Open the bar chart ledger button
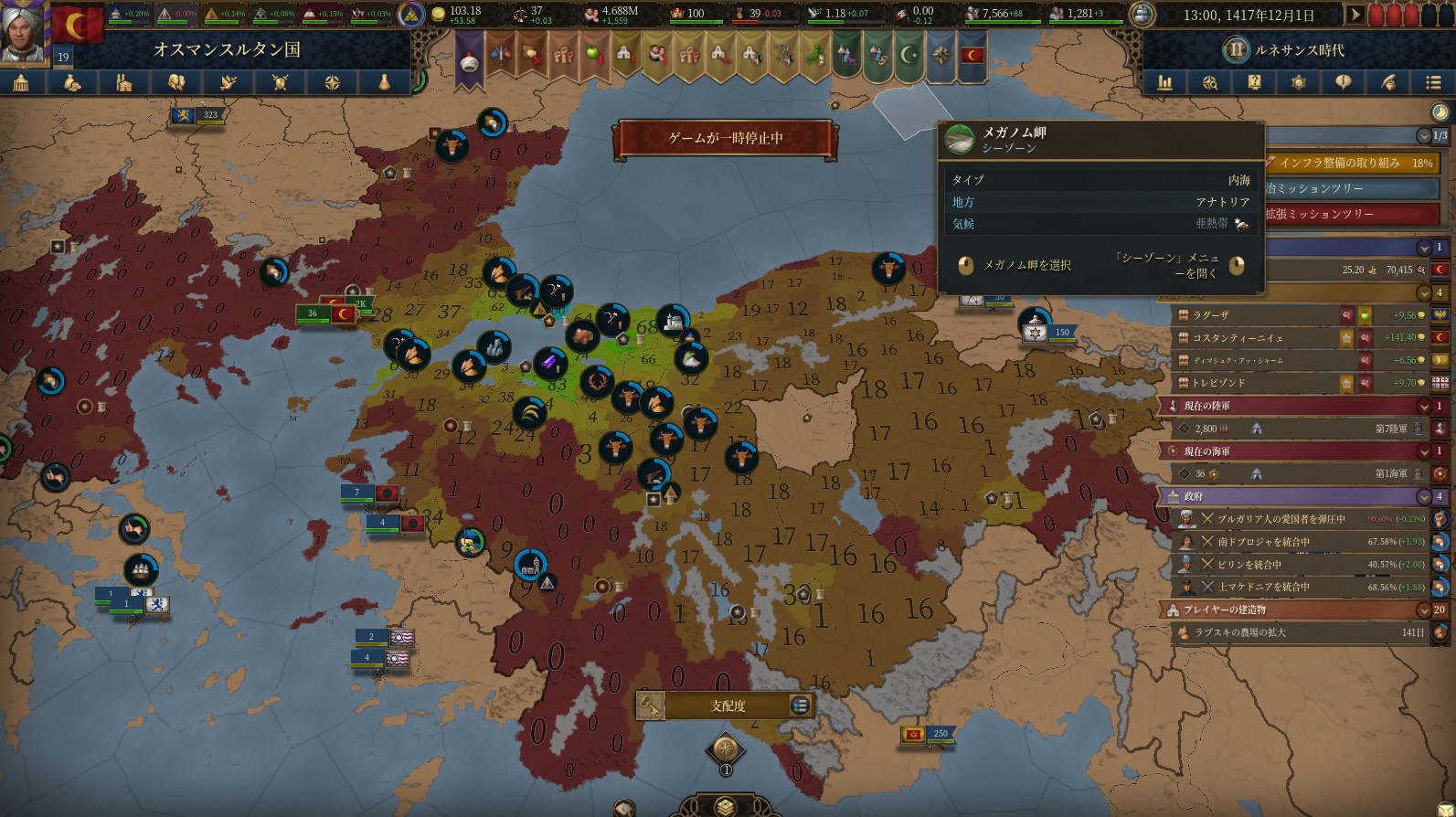1456x817 pixels. click(x=1165, y=83)
